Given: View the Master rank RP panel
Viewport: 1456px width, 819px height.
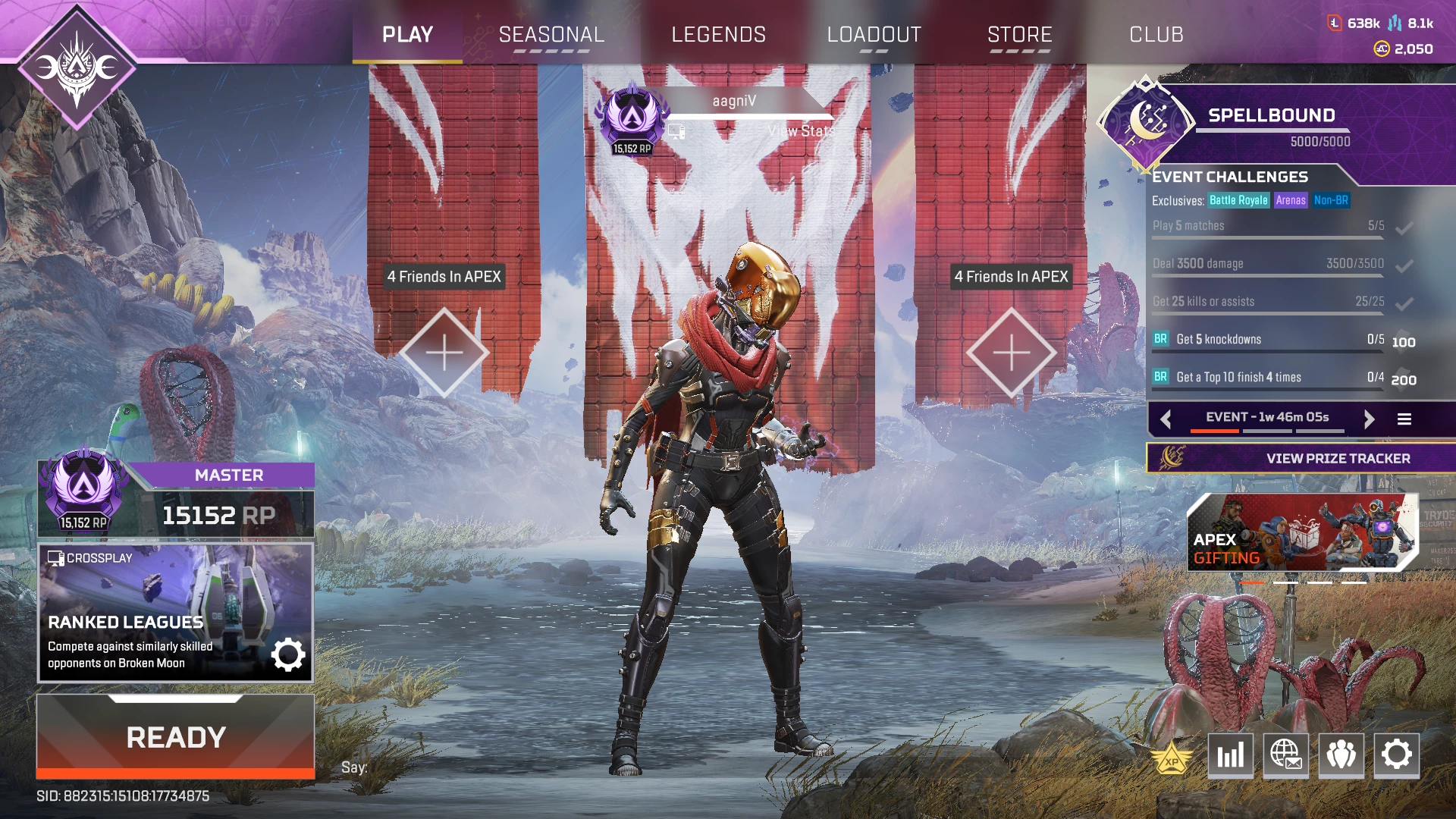Looking at the screenshot, I should pyautogui.click(x=176, y=500).
